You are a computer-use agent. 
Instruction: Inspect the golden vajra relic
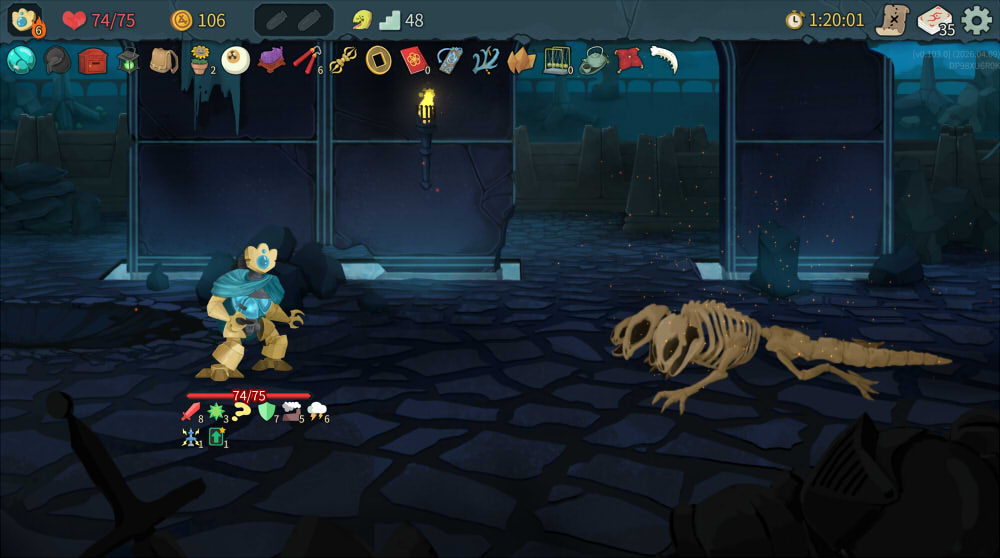pos(343,60)
